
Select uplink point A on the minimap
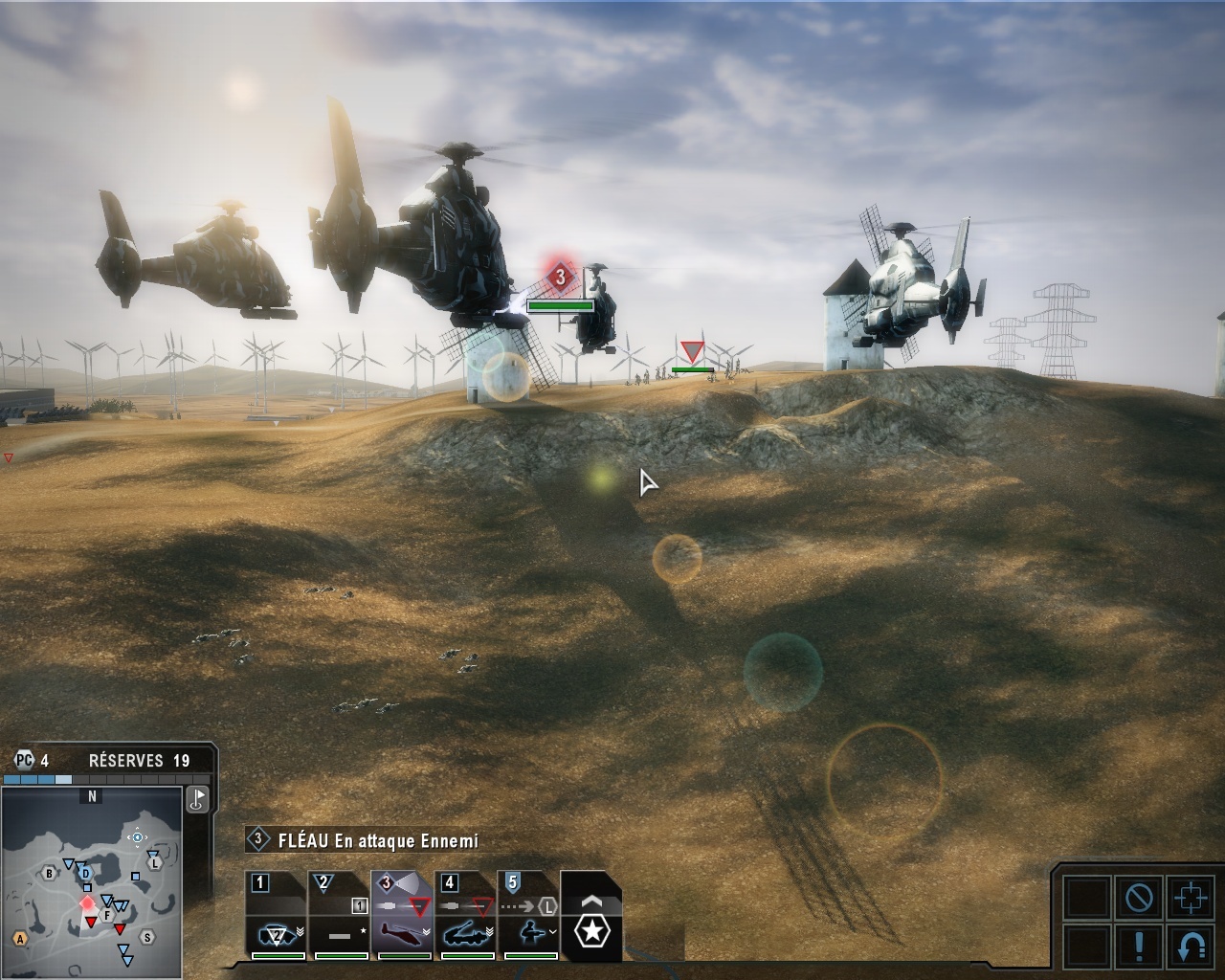click(x=20, y=939)
